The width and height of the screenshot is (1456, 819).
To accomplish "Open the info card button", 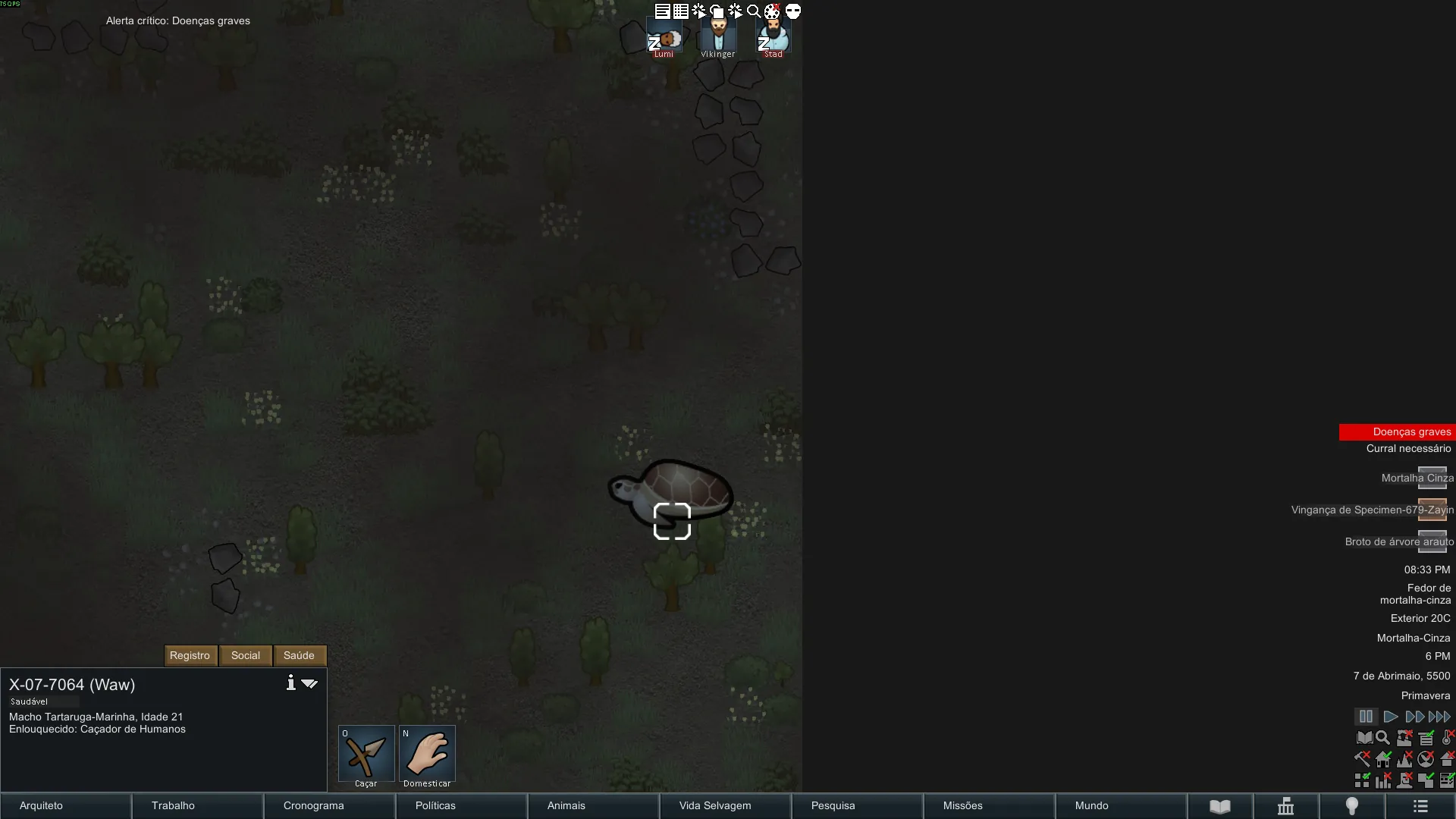I will pyautogui.click(x=290, y=683).
